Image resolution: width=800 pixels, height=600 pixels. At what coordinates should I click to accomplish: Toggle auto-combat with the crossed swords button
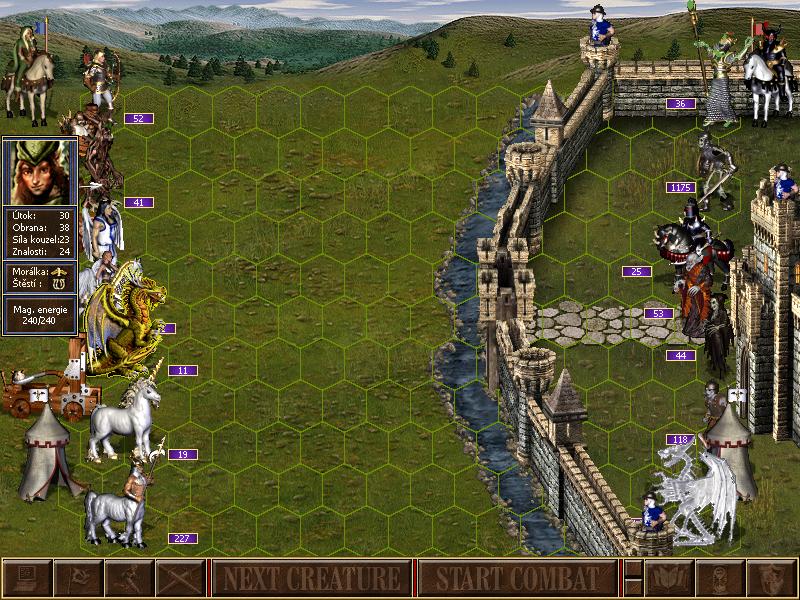pyautogui.click(x=179, y=578)
